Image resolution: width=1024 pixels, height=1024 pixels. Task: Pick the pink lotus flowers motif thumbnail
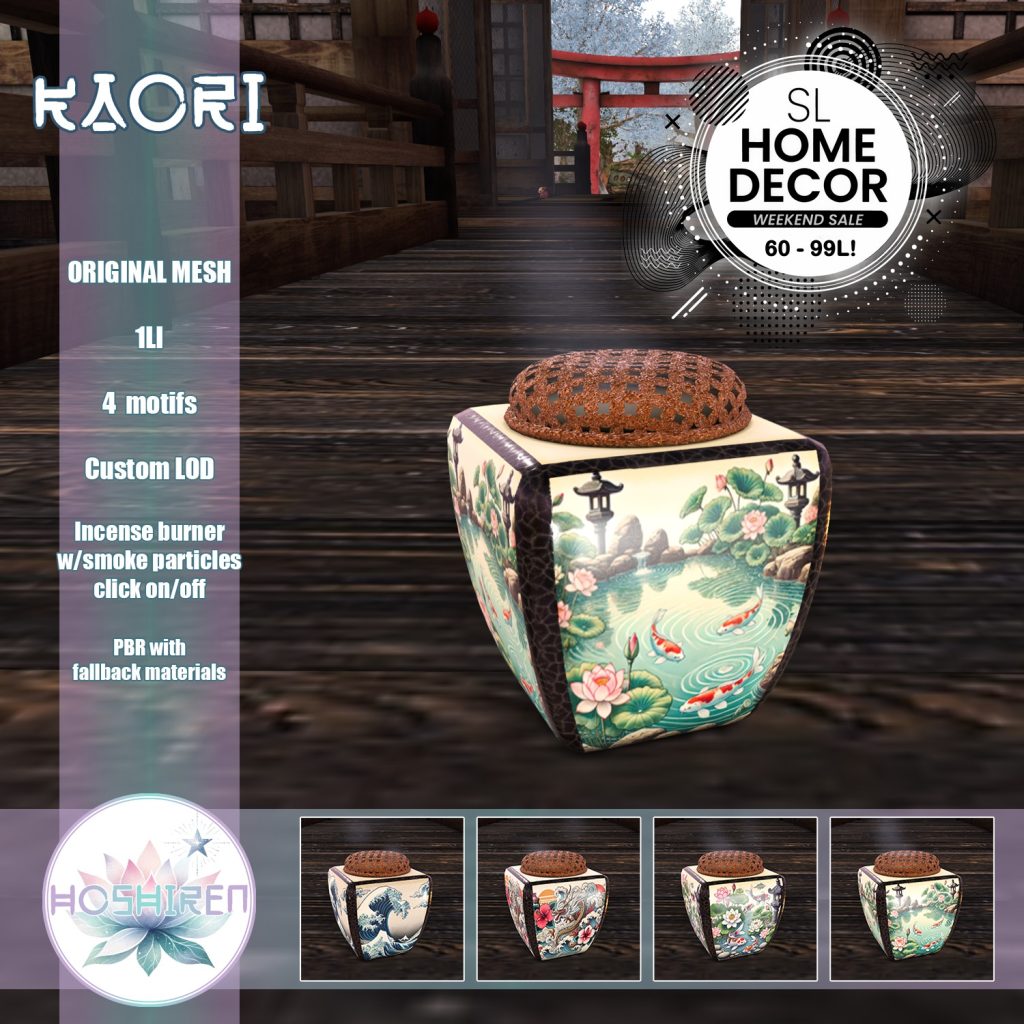click(735, 898)
